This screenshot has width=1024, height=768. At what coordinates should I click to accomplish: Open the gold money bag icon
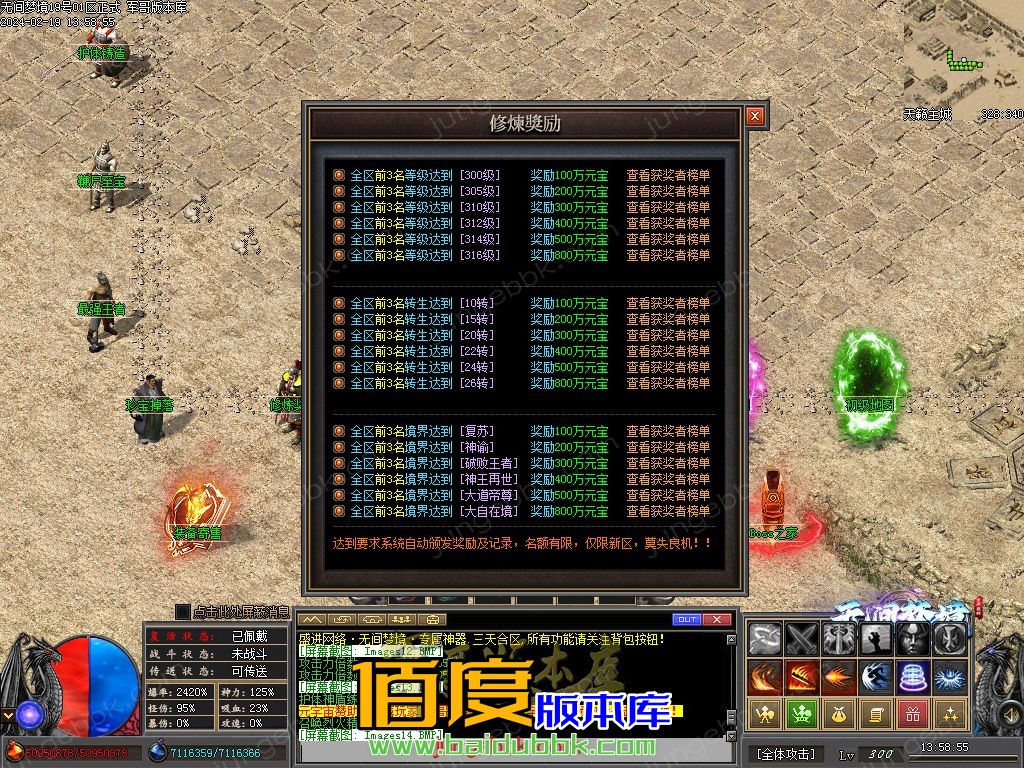pyautogui.click(x=839, y=714)
